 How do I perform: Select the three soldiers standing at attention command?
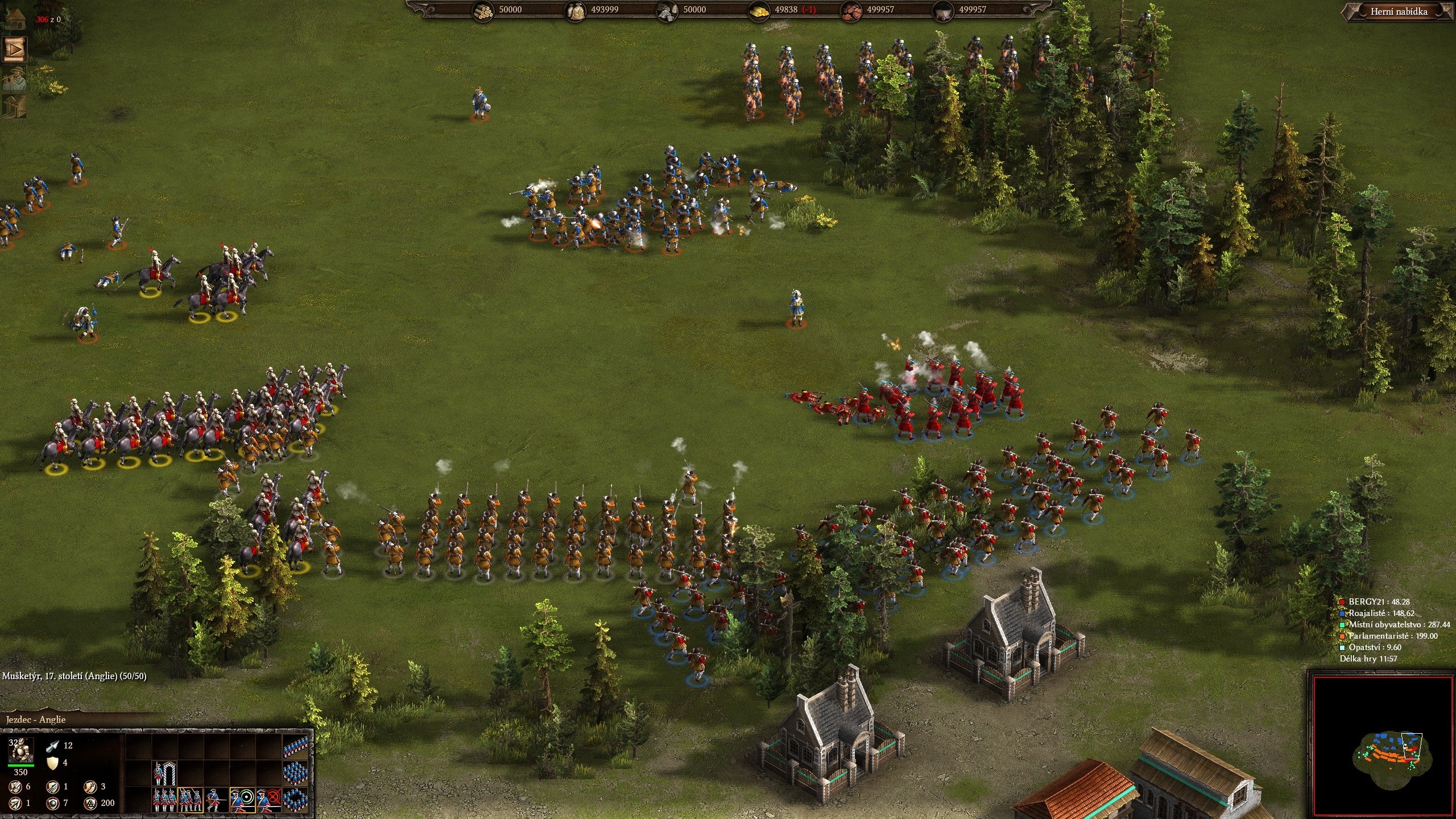164,799
